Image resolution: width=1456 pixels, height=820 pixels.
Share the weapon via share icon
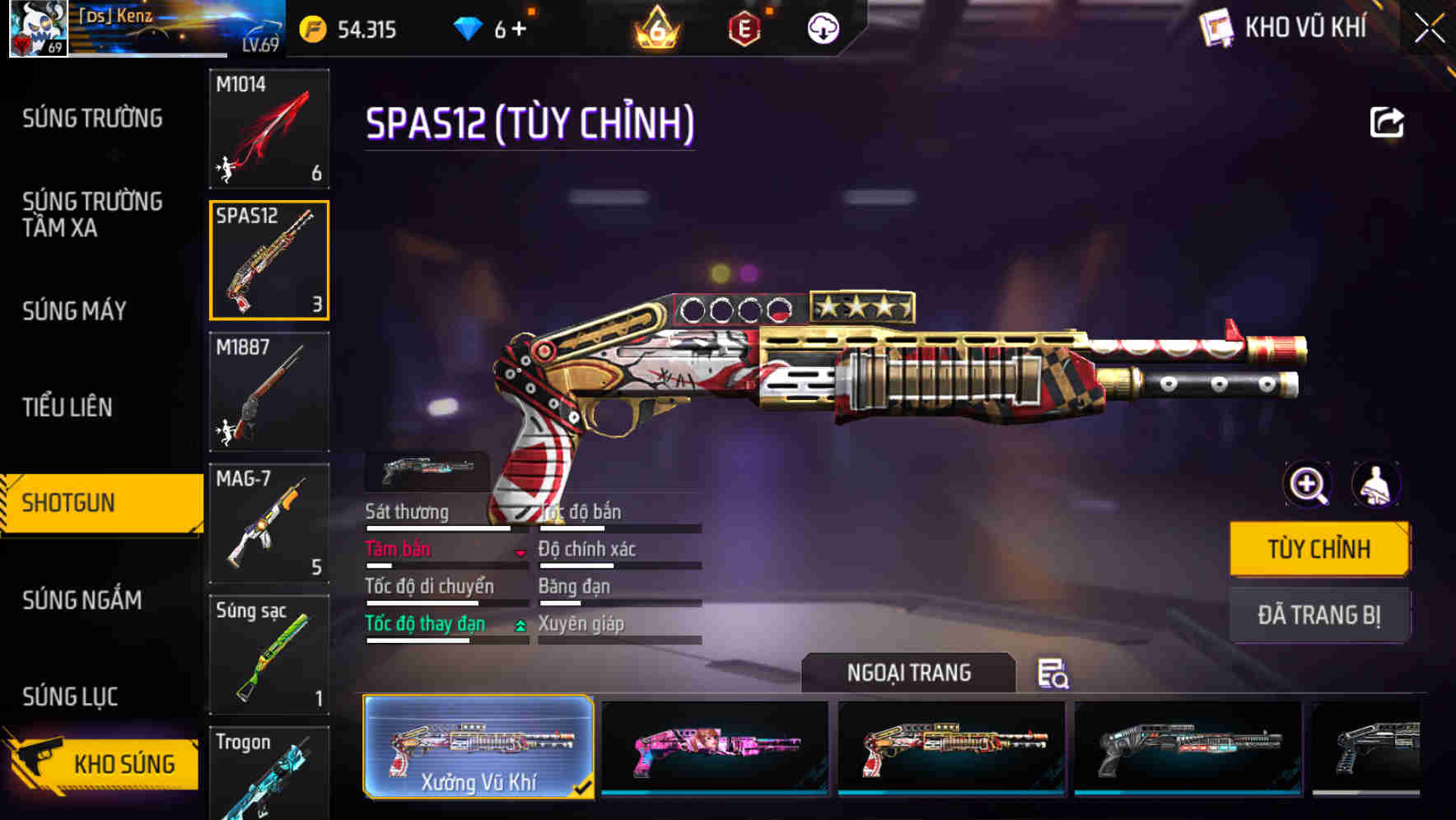click(x=1386, y=123)
